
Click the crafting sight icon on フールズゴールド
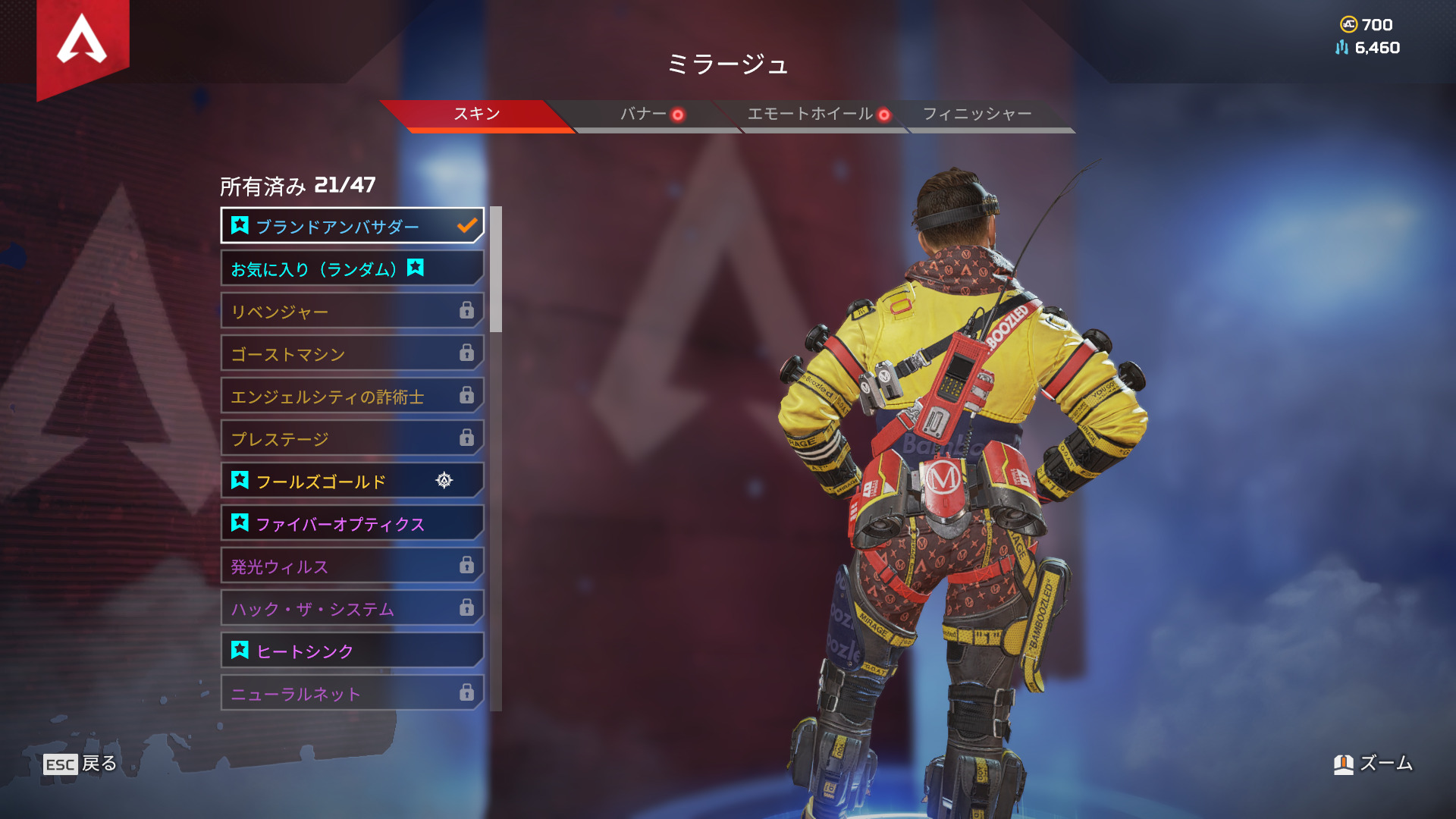(444, 480)
